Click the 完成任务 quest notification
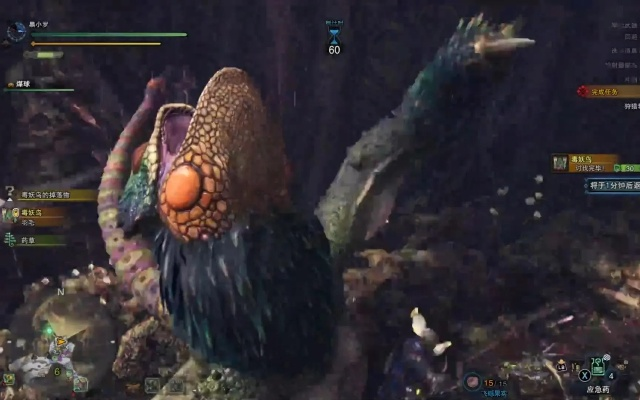The image size is (640, 400). pyautogui.click(x=607, y=91)
